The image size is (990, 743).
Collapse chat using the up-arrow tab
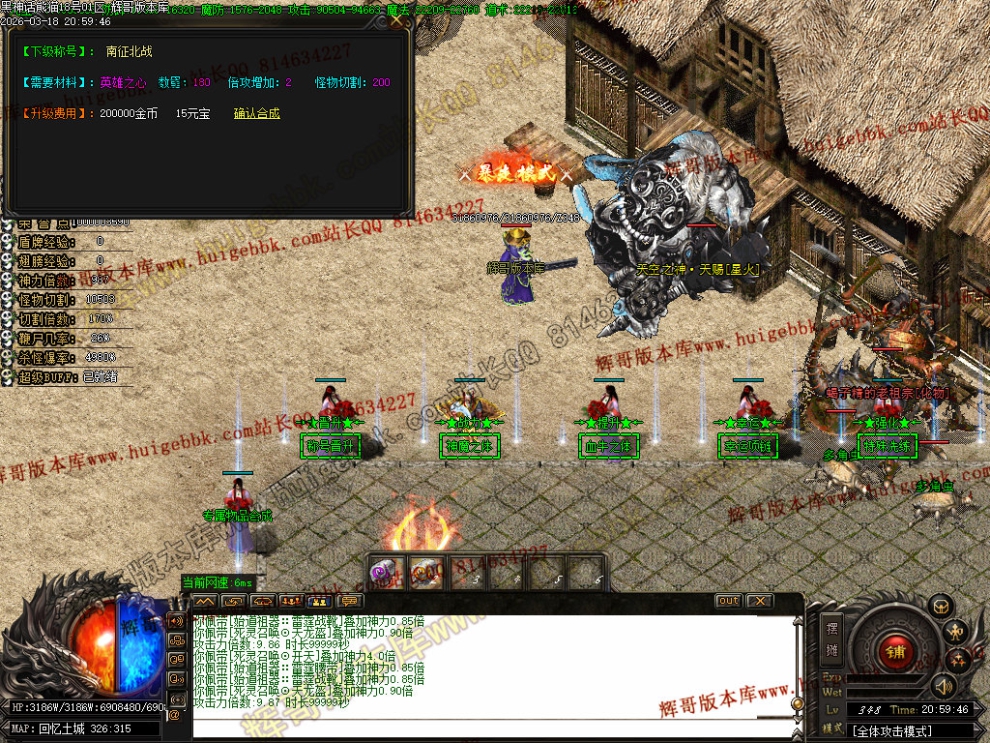[204, 601]
